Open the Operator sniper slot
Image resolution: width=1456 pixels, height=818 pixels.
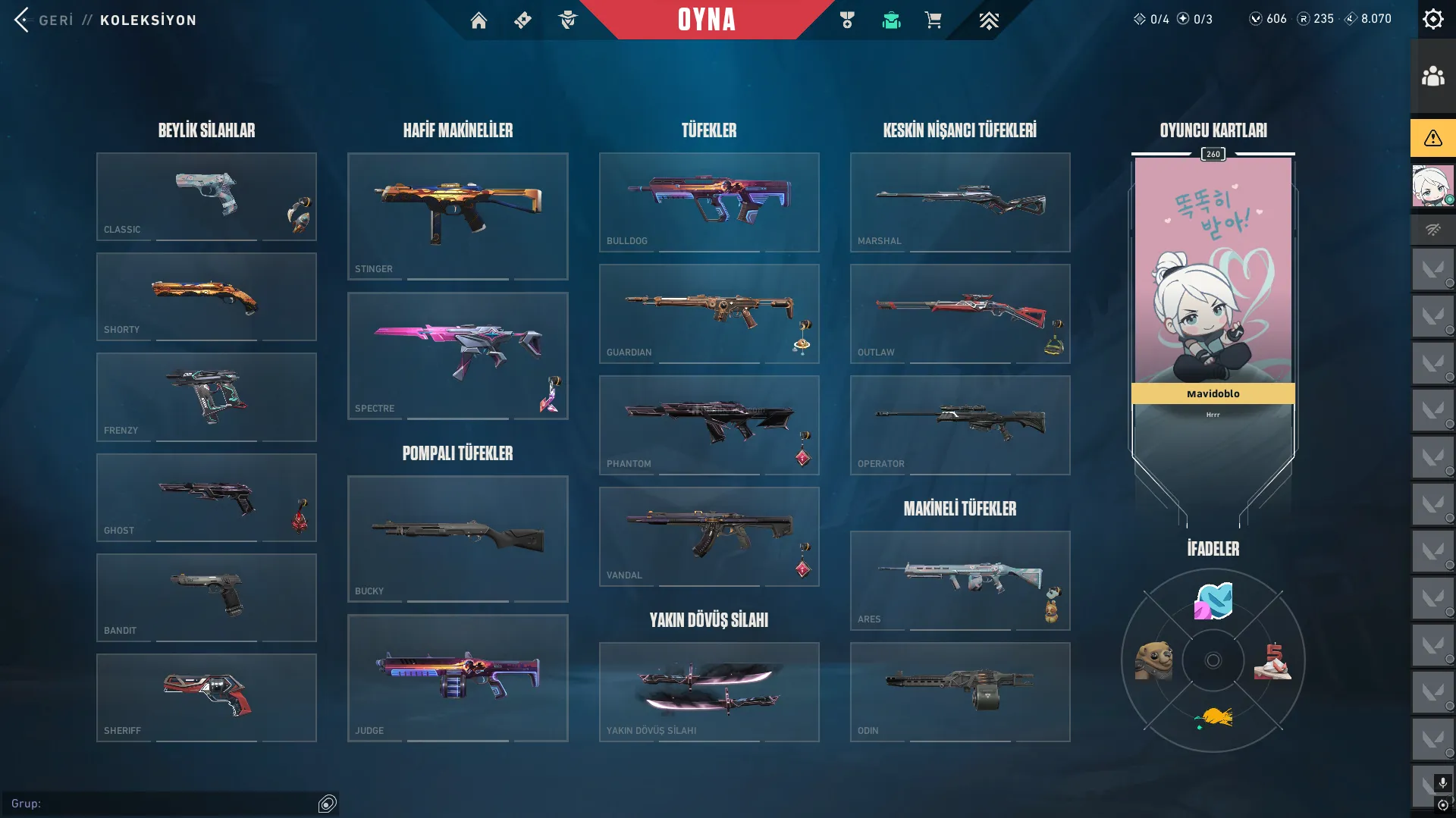pos(959,425)
